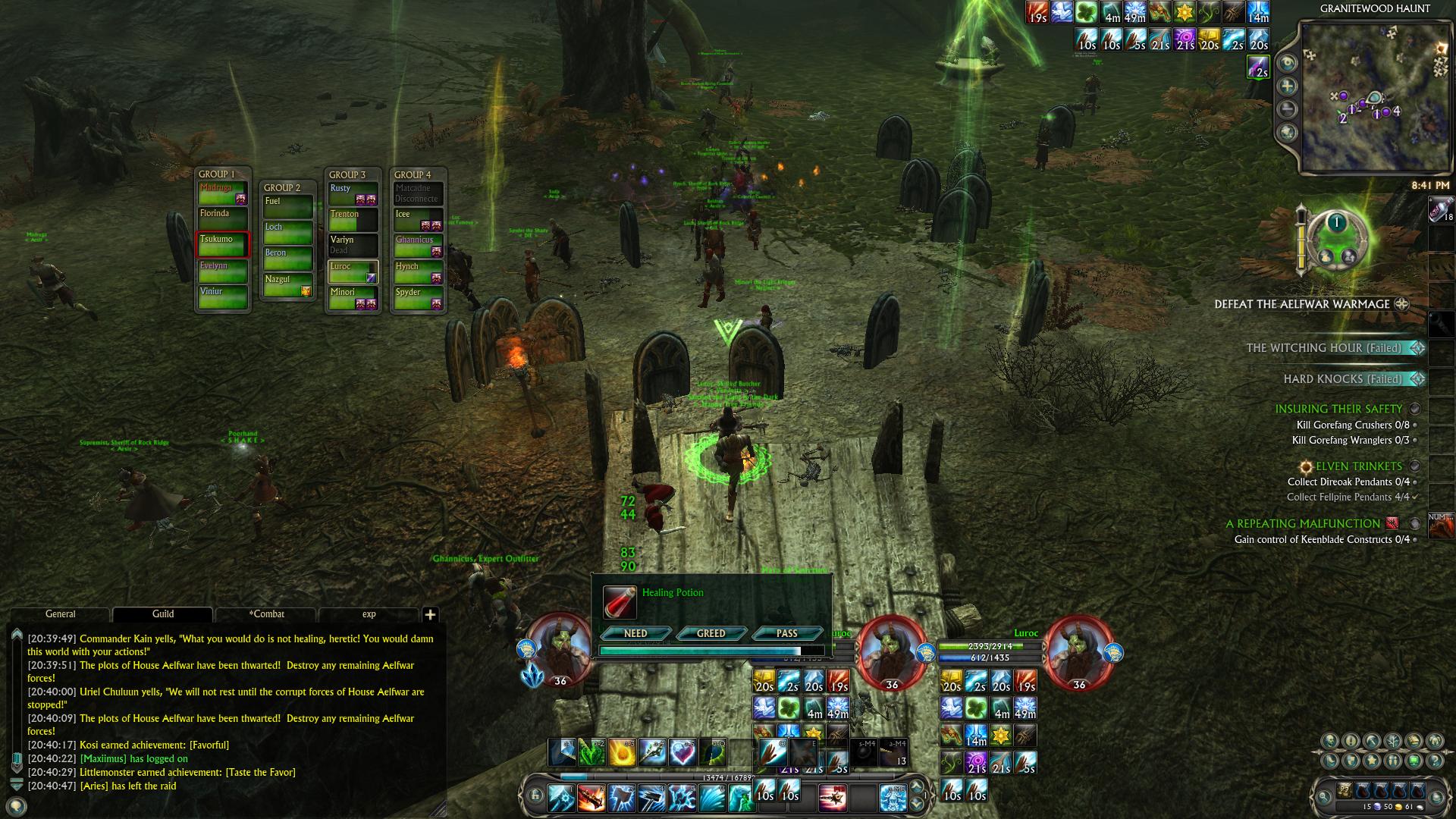Select Nazgul in Group 2
Image resolution: width=1456 pixels, height=819 pixels.
[x=287, y=284]
